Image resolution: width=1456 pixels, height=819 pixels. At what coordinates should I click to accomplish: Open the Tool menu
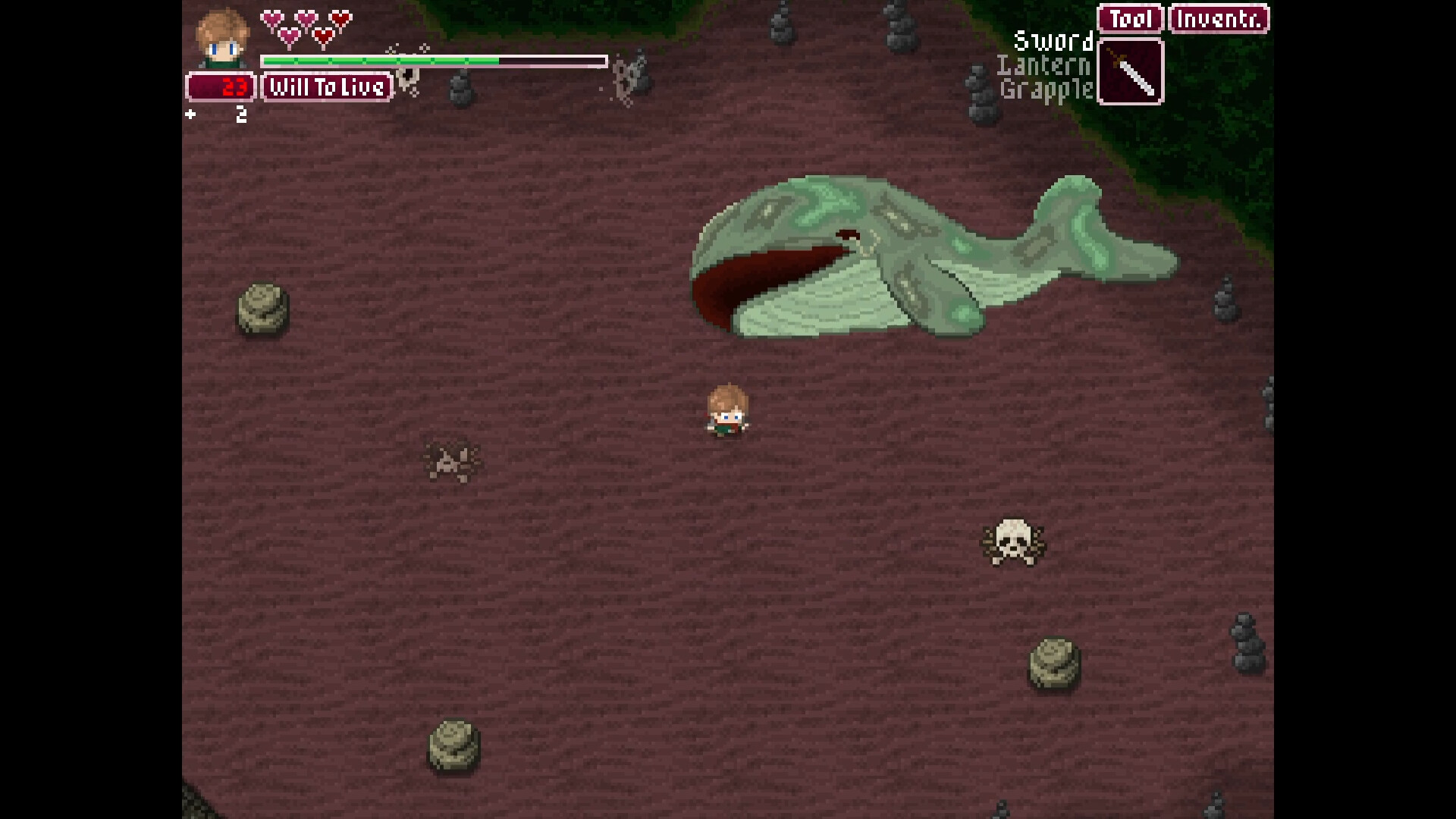(x=1130, y=19)
